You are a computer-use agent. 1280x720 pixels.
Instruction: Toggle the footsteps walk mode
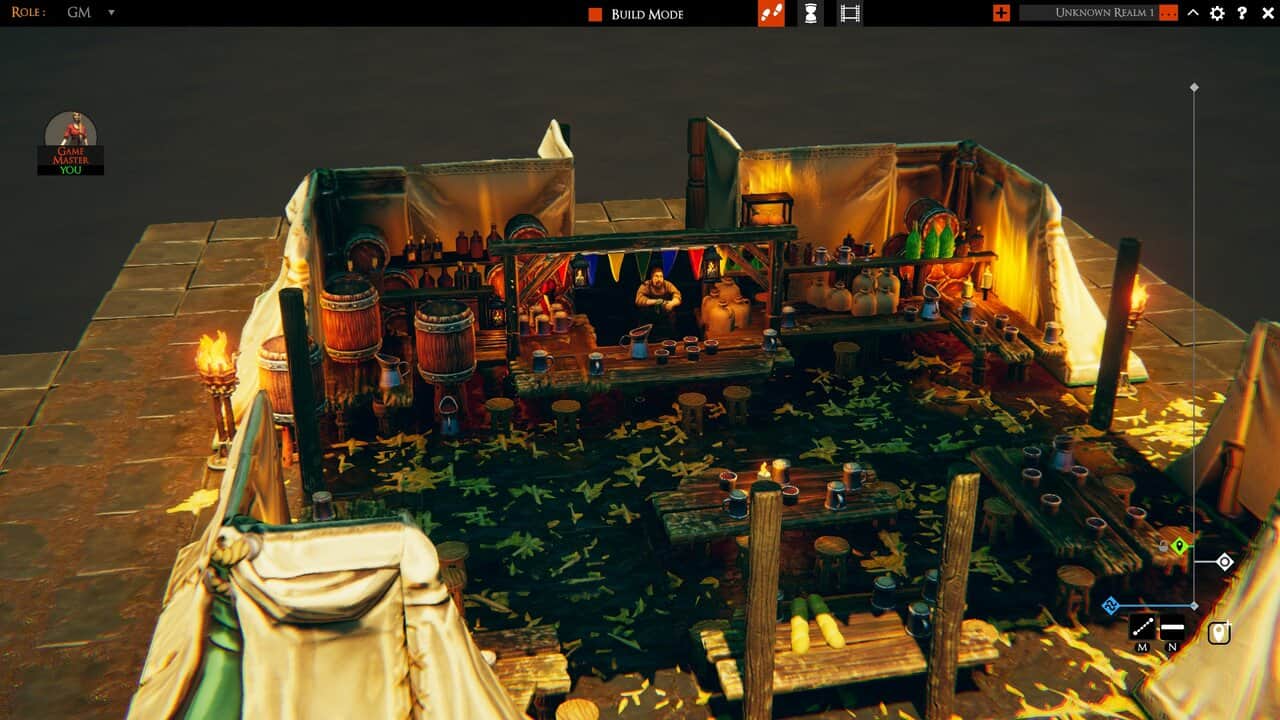(x=770, y=13)
